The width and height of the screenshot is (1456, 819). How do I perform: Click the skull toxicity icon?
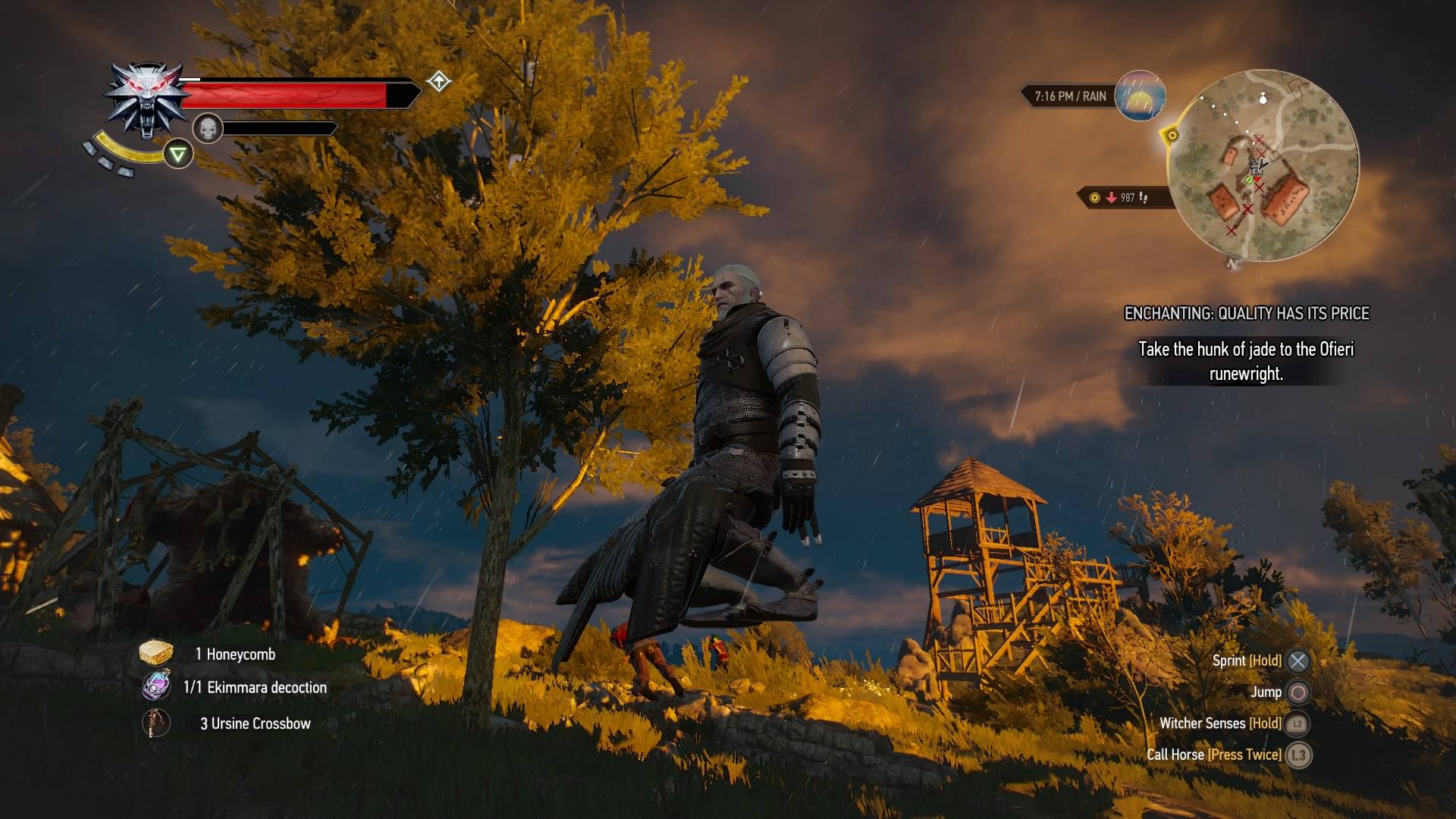[x=207, y=128]
